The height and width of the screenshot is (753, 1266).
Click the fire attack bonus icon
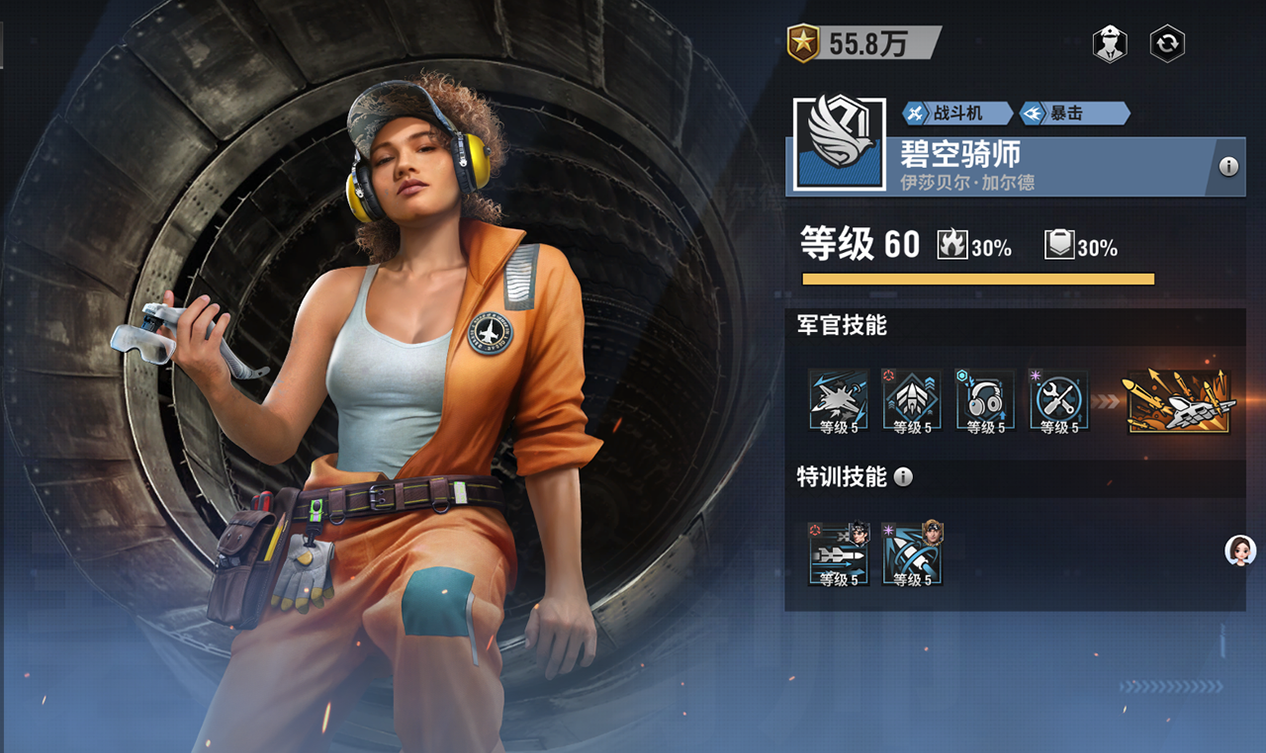tap(951, 244)
